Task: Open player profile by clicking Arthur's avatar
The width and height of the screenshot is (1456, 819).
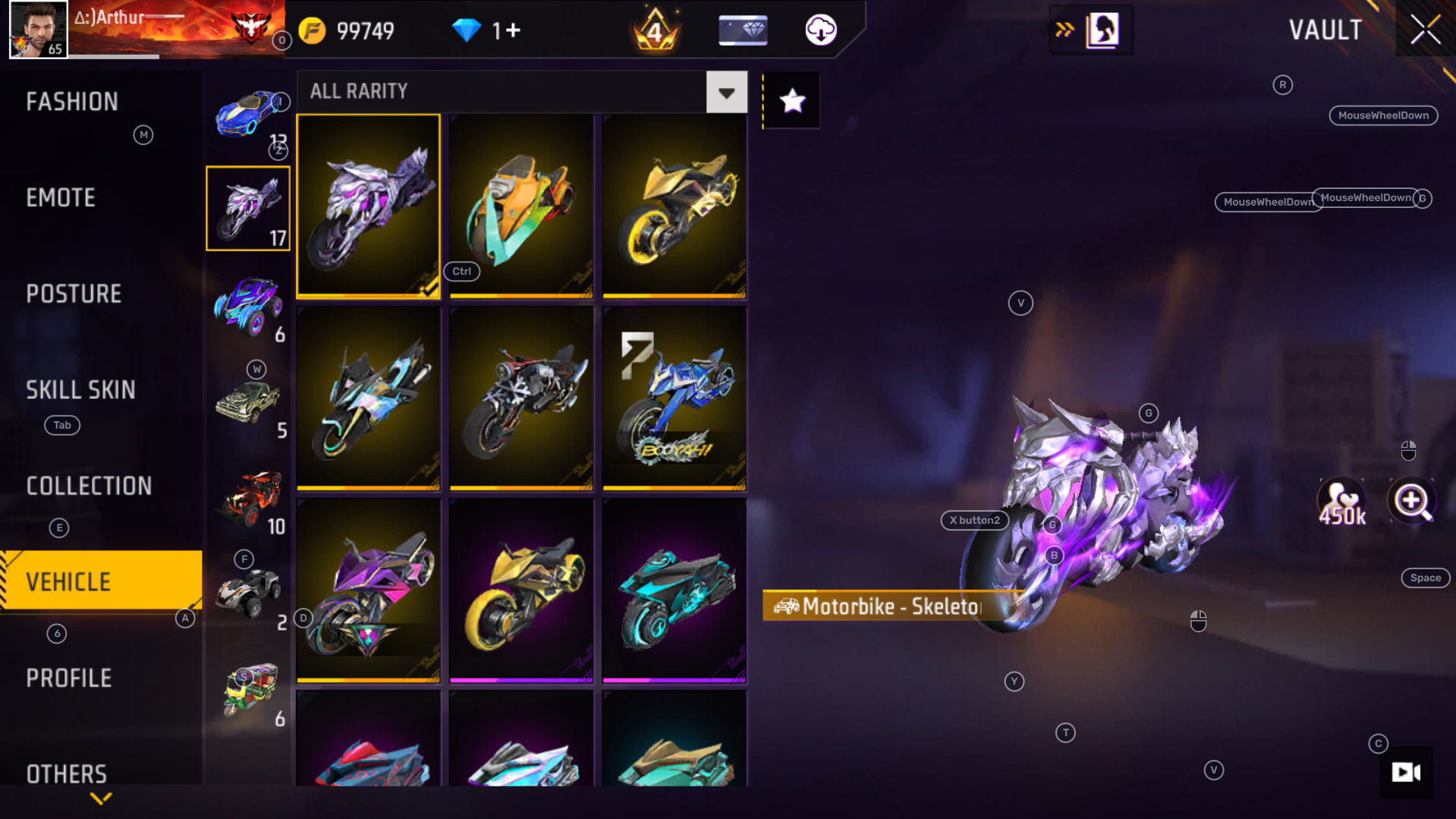Action: tap(37, 30)
